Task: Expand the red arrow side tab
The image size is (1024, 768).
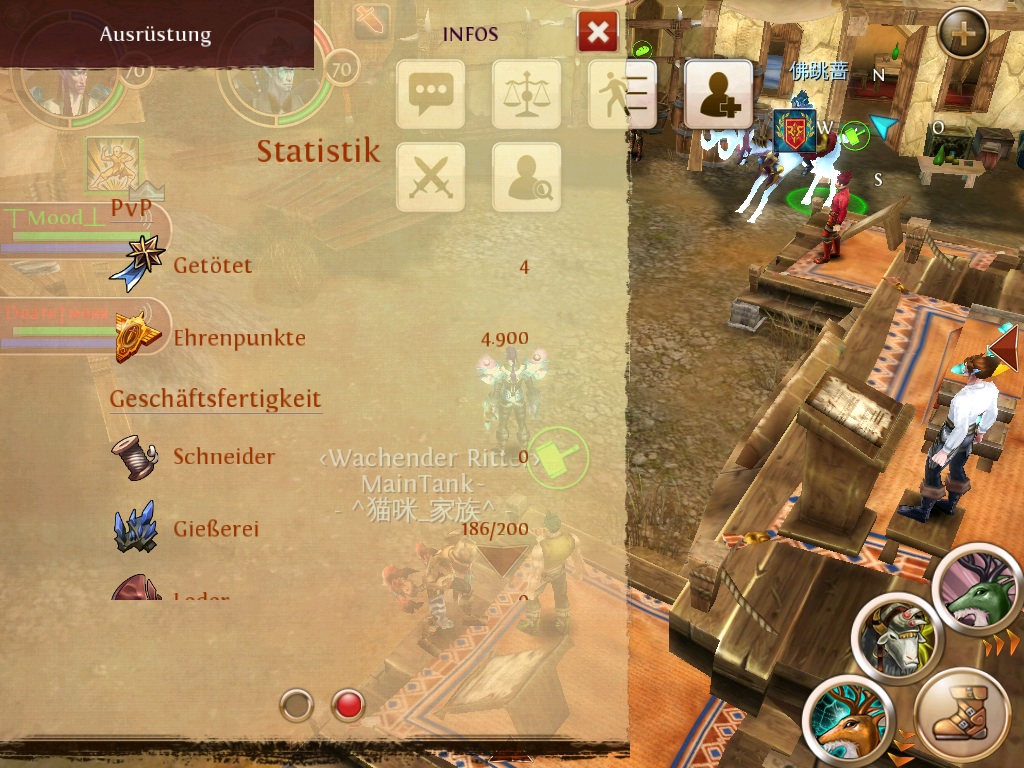Action: point(1005,347)
